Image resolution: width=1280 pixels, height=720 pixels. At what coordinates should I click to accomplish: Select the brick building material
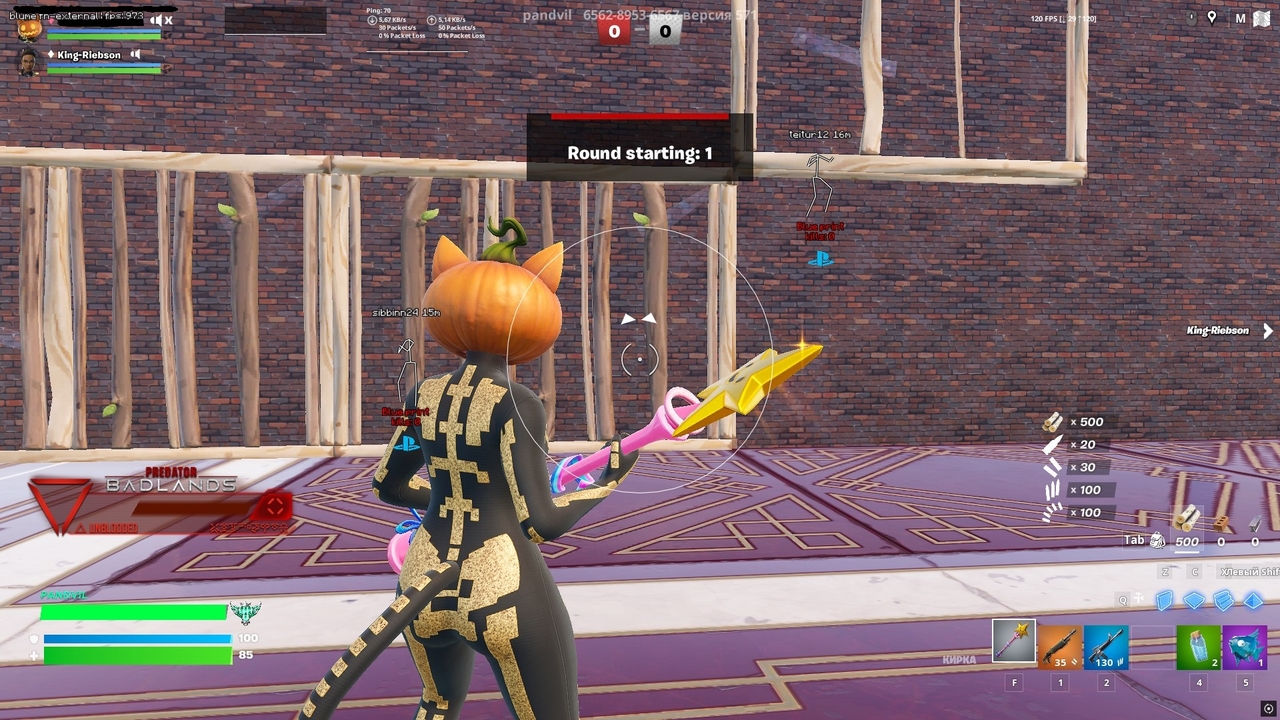point(1221,522)
